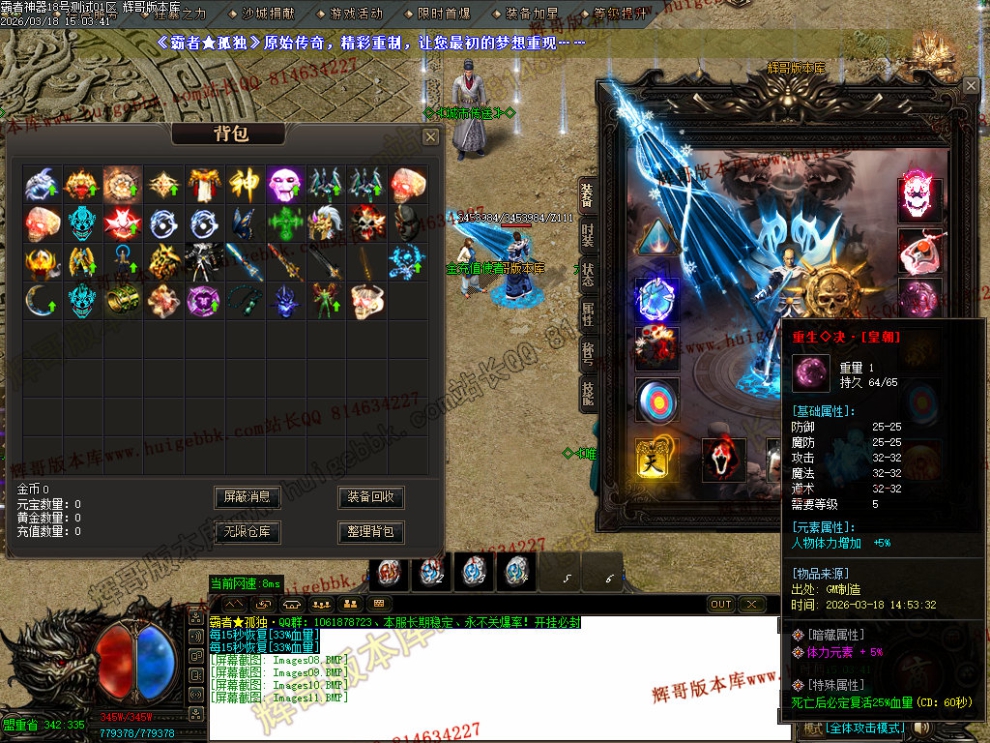The width and height of the screenshot is (990, 743).
Task: Close the character equipment panel
Action: click(x=971, y=86)
